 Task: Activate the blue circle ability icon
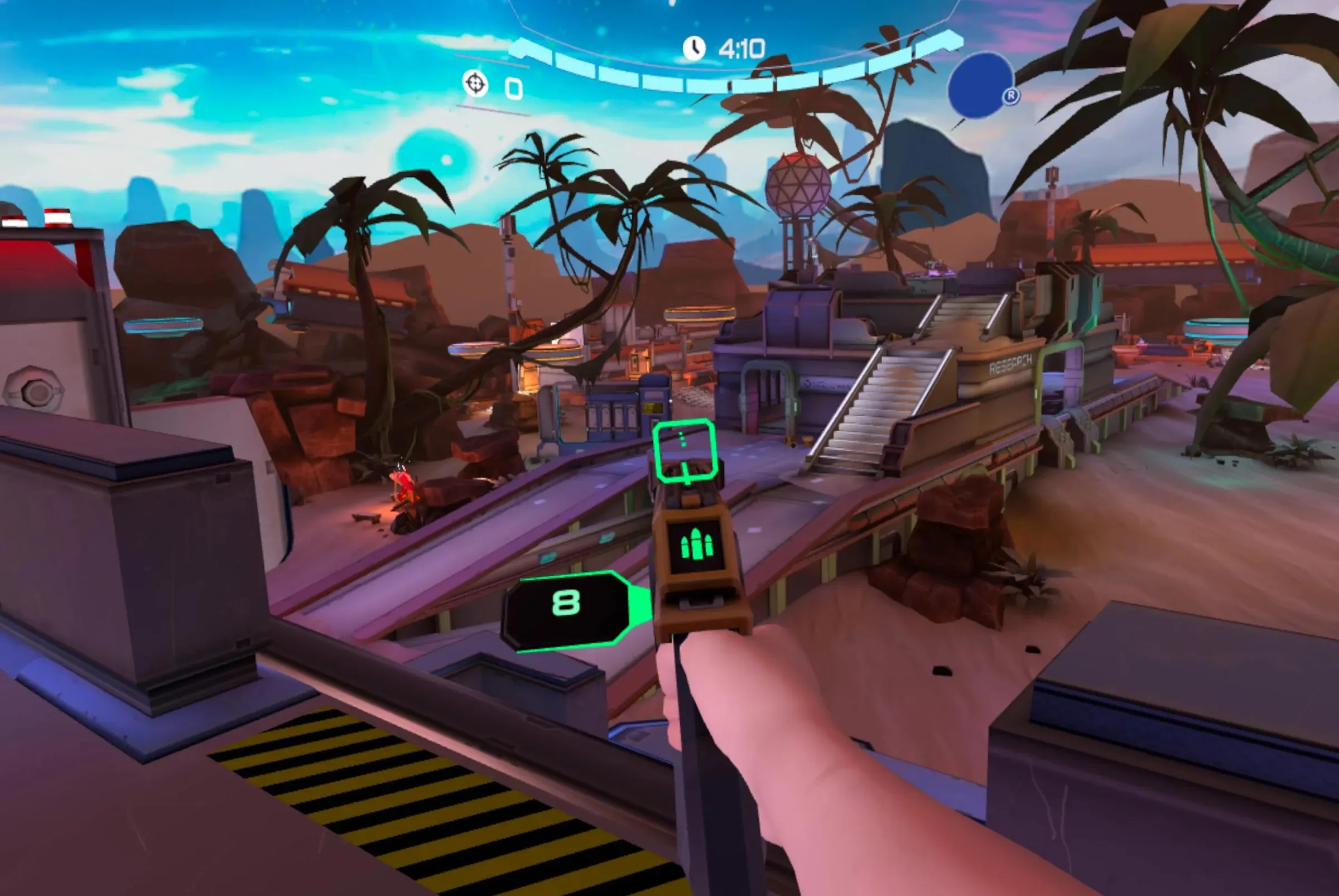click(x=980, y=86)
